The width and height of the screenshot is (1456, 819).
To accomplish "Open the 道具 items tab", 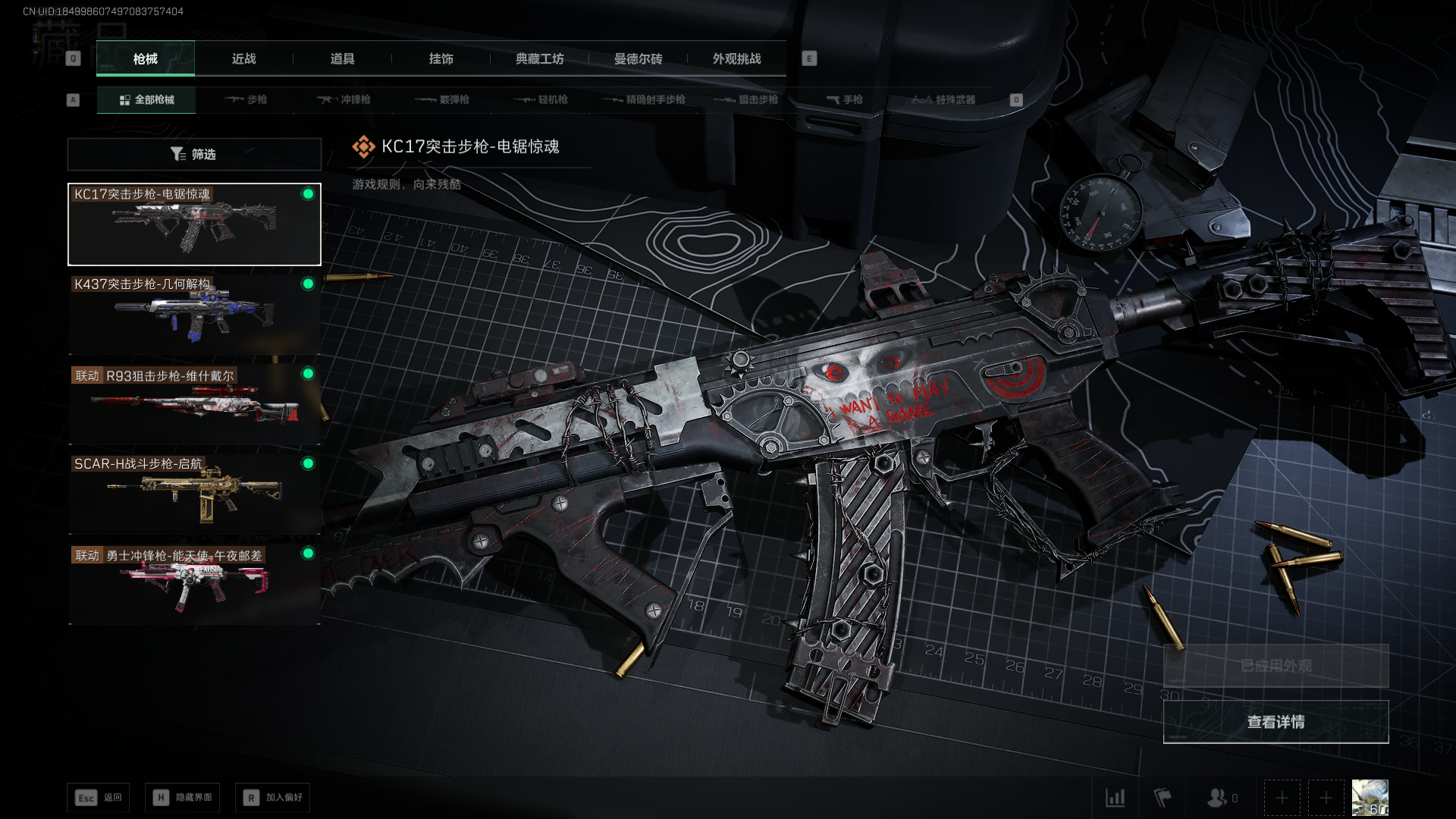I will (342, 58).
